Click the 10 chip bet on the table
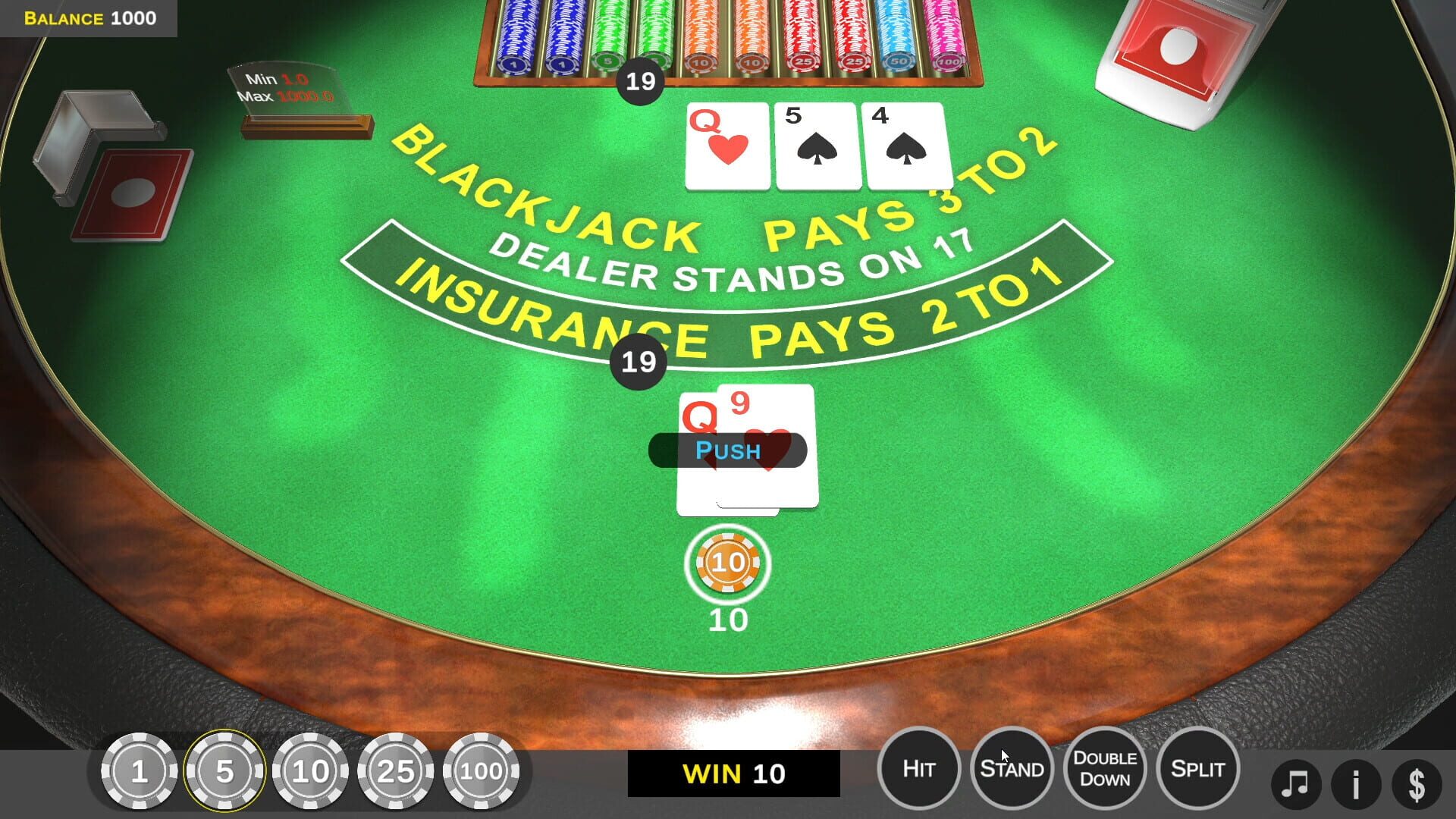This screenshot has height=819, width=1456. (727, 564)
